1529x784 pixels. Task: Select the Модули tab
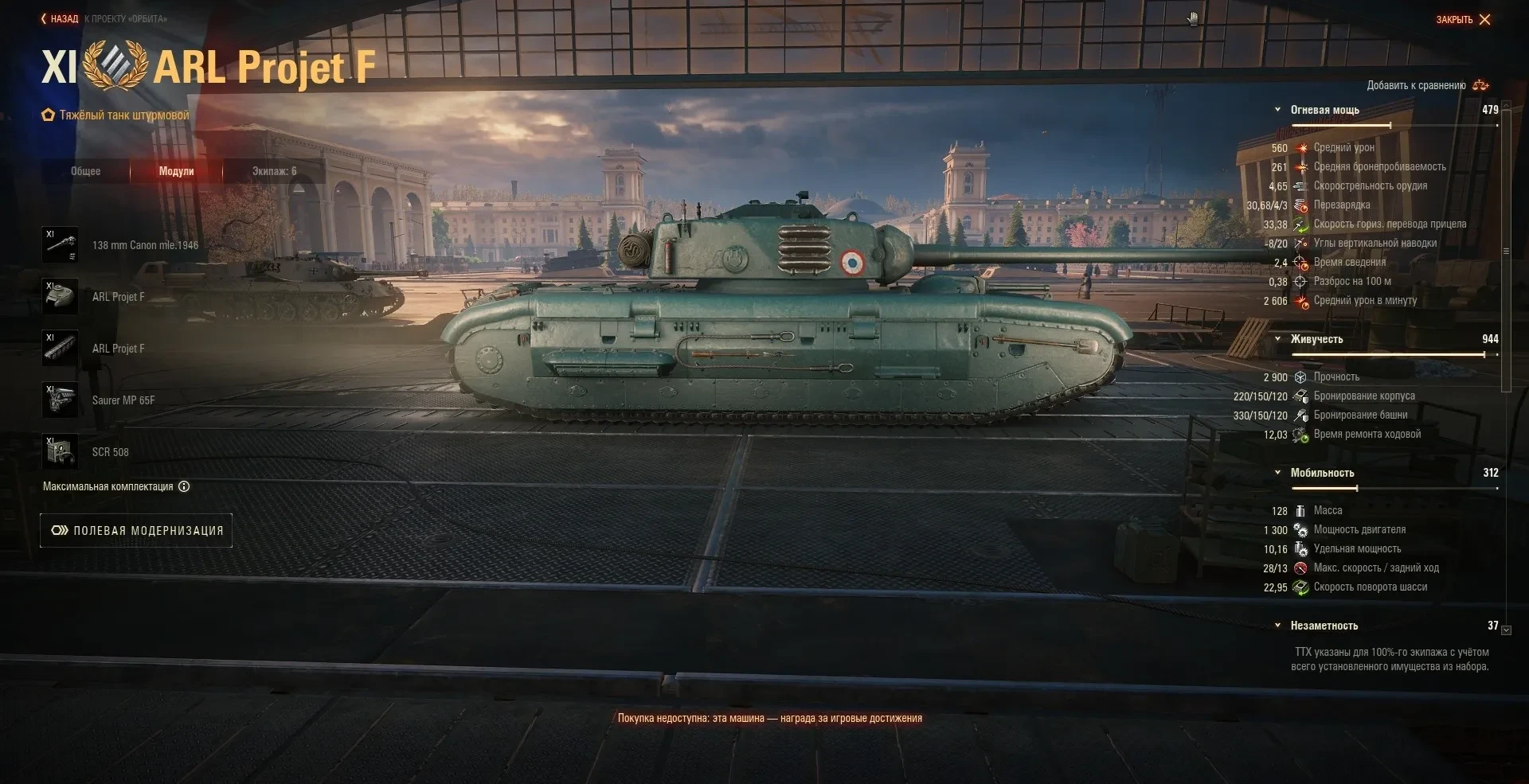(176, 171)
